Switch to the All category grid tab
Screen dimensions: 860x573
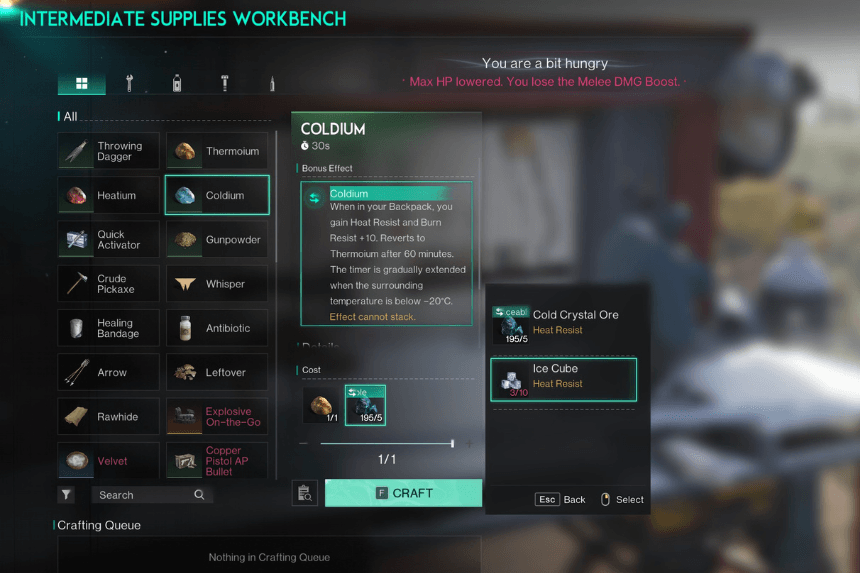pos(82,84)
